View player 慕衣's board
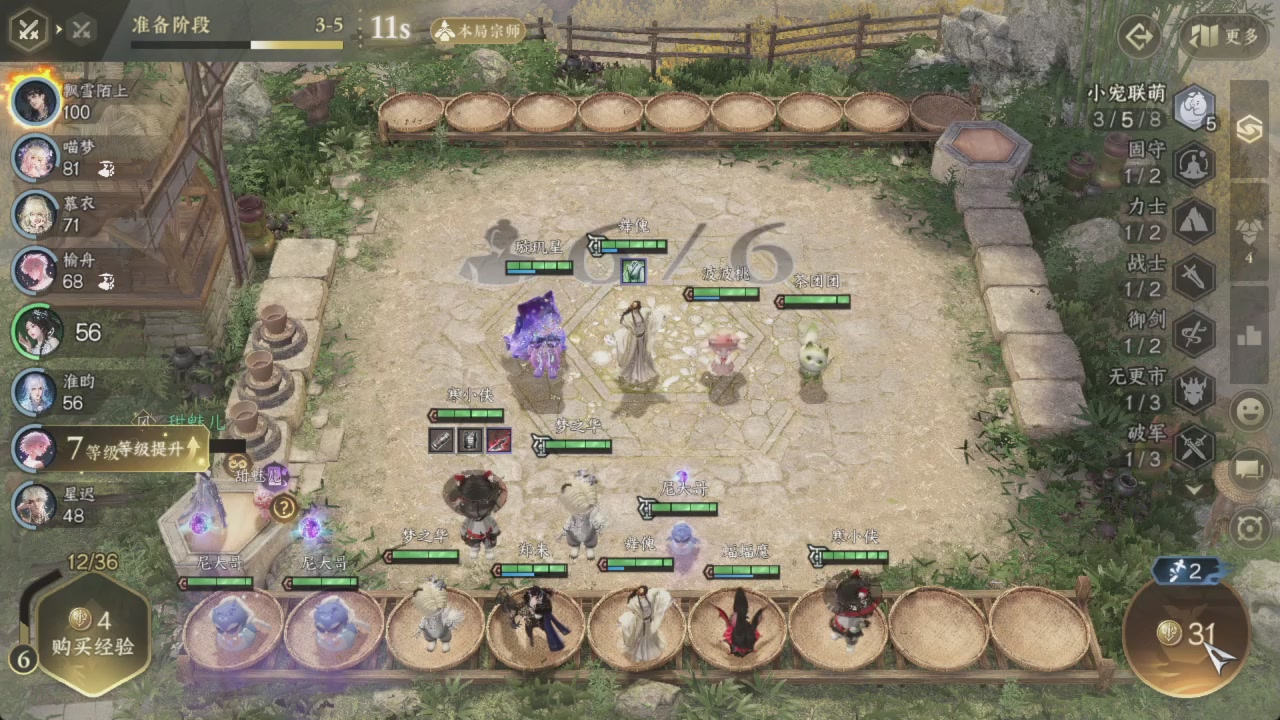This screenshot has height=720, width=1280. (x=38, y=213)
